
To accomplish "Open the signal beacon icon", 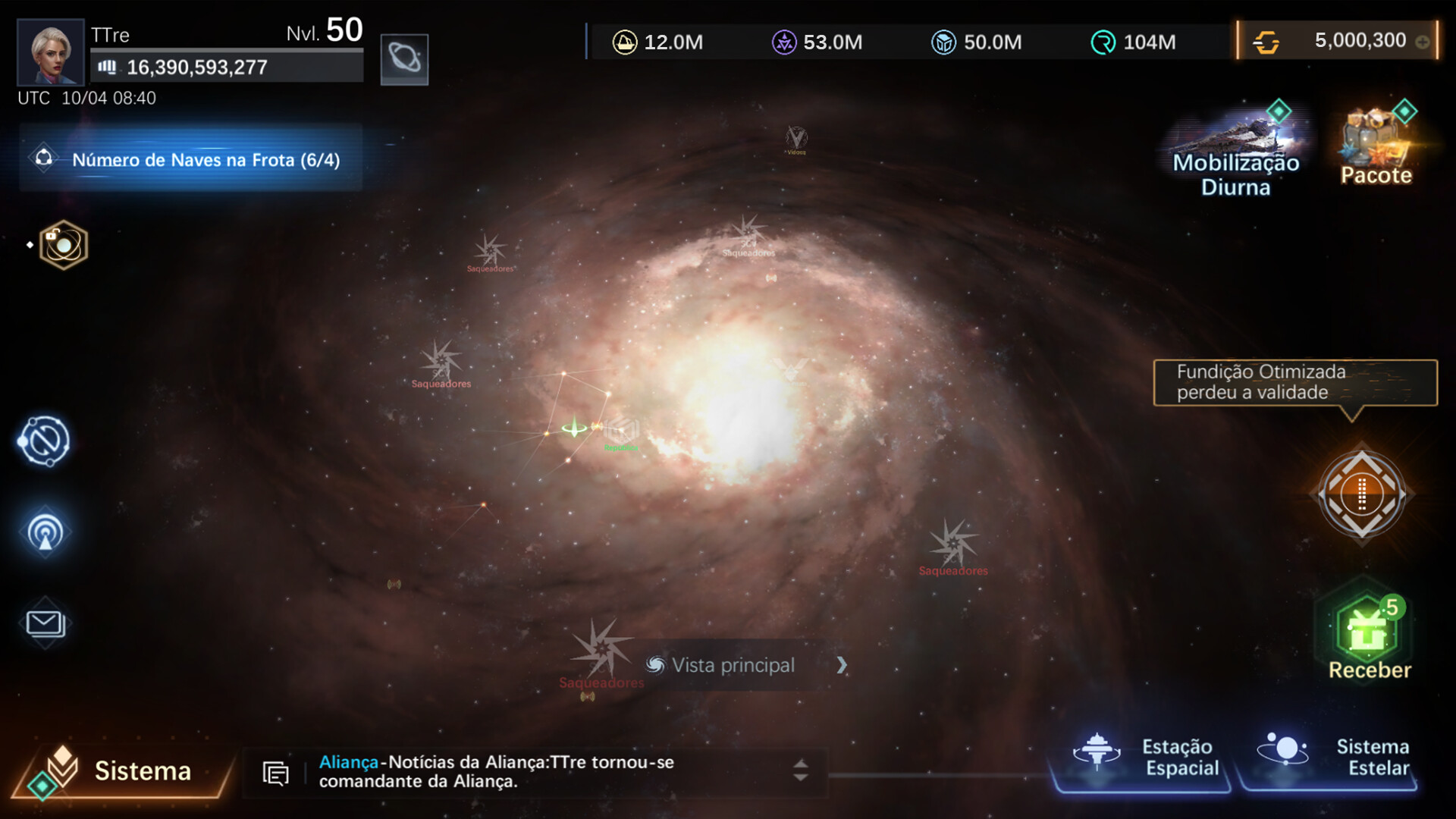I will [45, 532].
